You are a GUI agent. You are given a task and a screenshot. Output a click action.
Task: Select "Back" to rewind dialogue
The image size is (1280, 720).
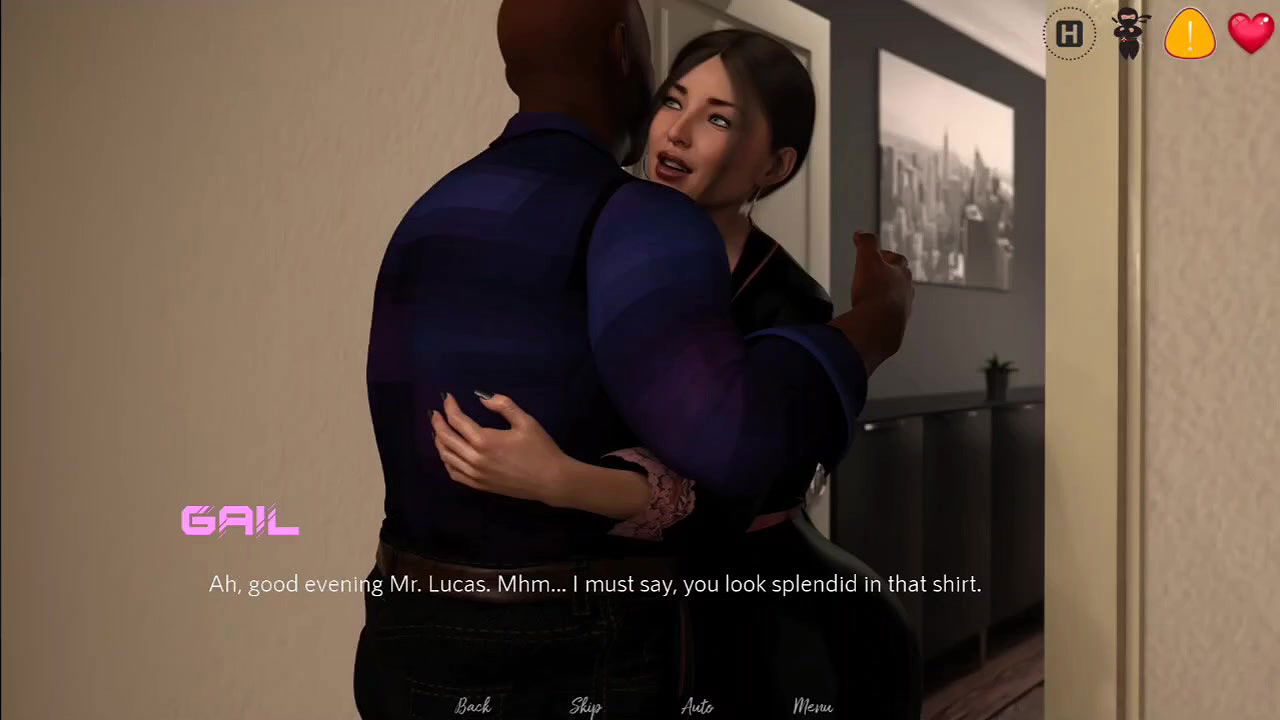tap(472, 705)
